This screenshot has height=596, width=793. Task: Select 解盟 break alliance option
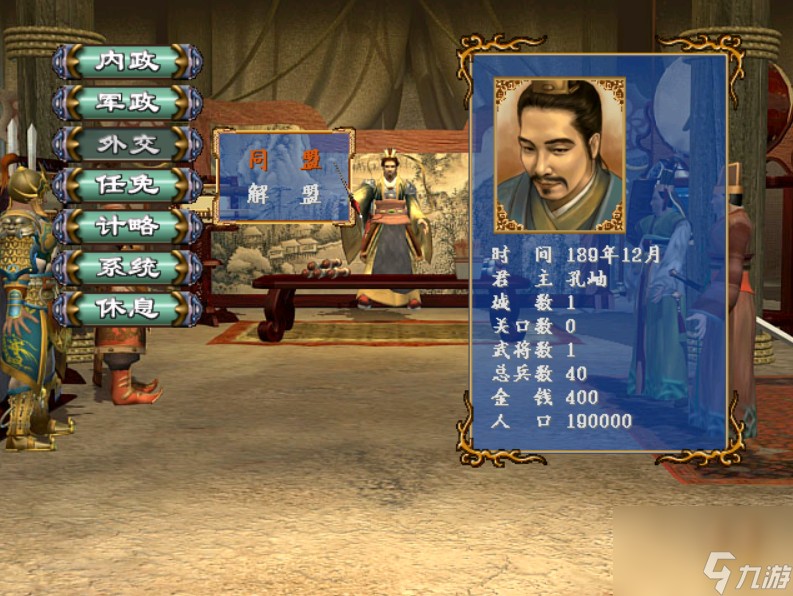[284, 194]
